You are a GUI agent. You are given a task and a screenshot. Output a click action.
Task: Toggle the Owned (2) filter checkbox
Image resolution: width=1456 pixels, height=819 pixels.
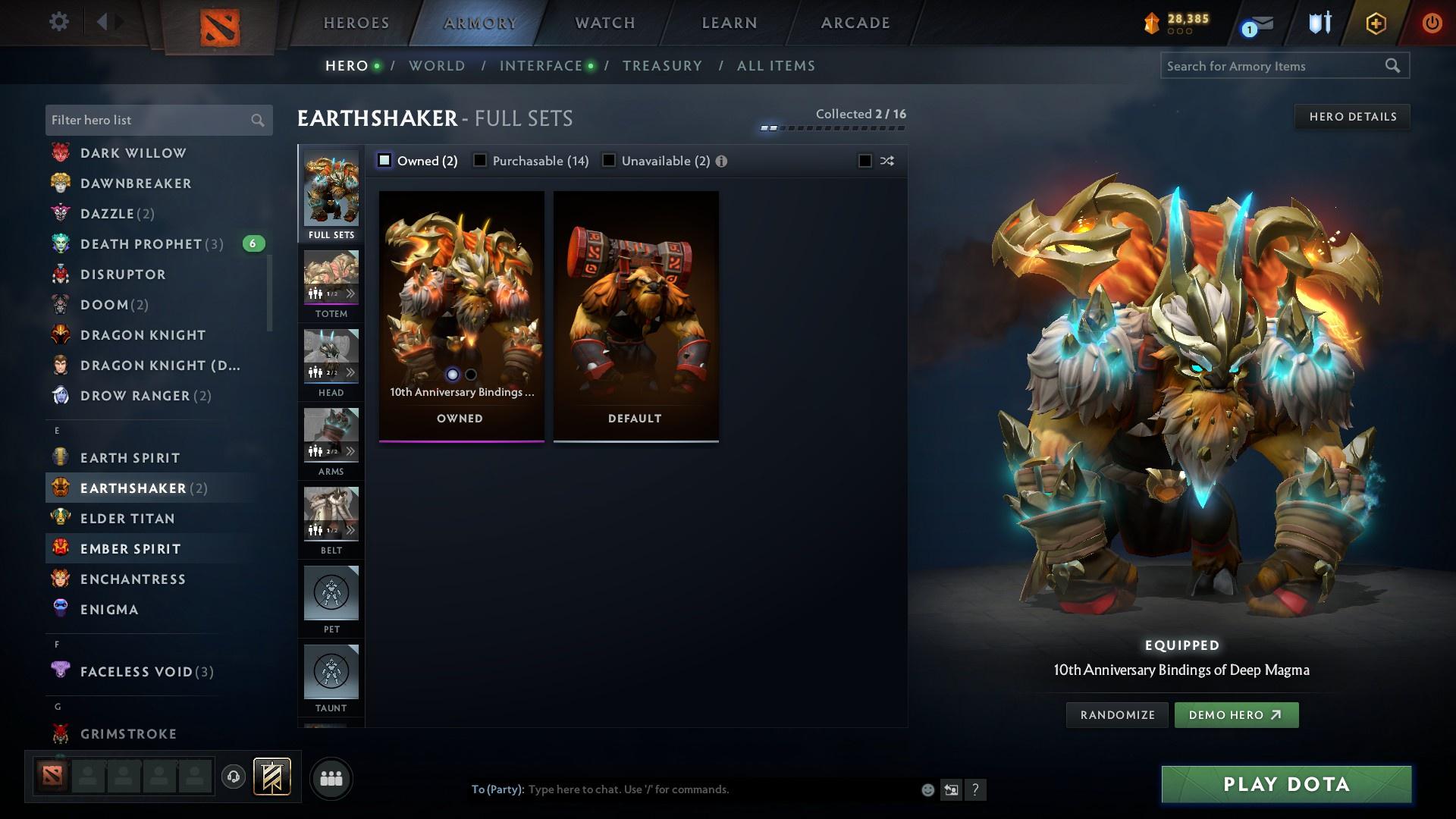click(x=385, y=161)
